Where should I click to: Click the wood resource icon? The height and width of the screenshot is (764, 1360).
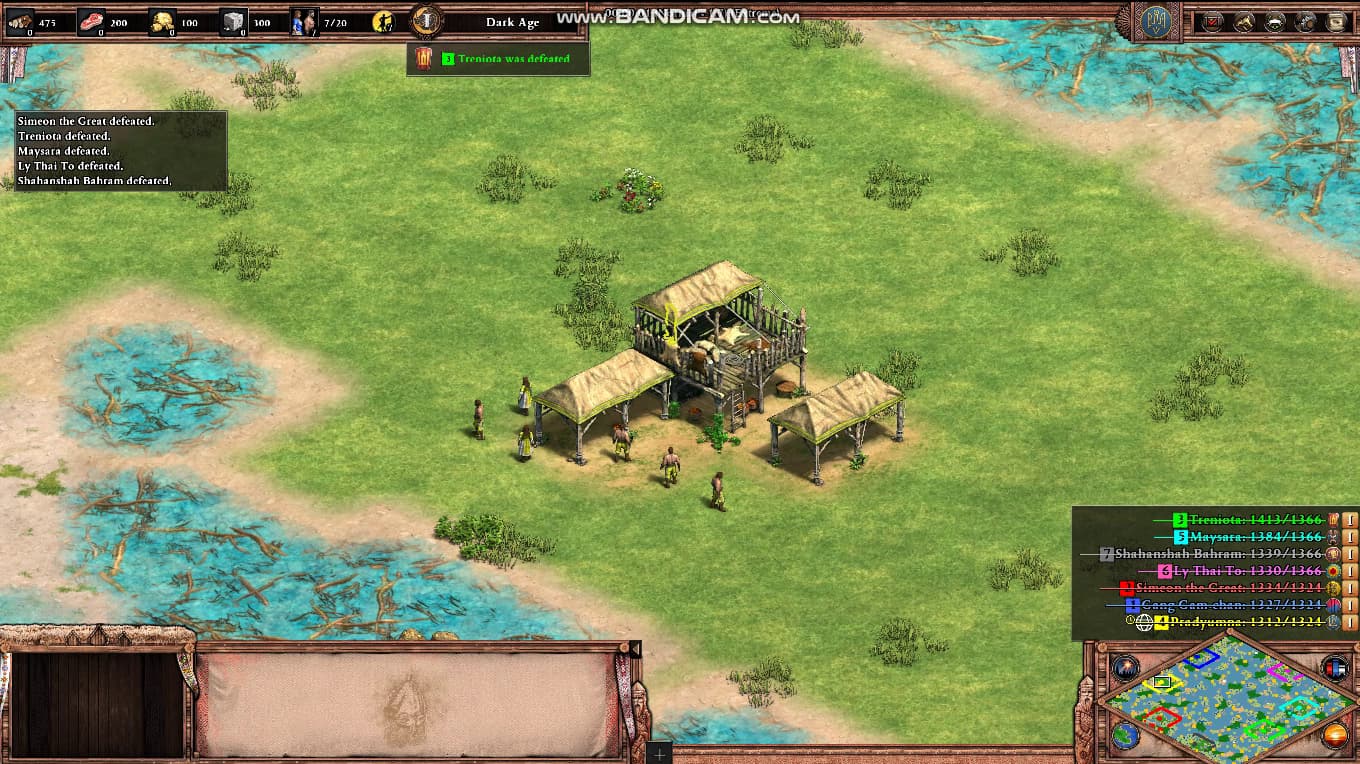point(20,21)
